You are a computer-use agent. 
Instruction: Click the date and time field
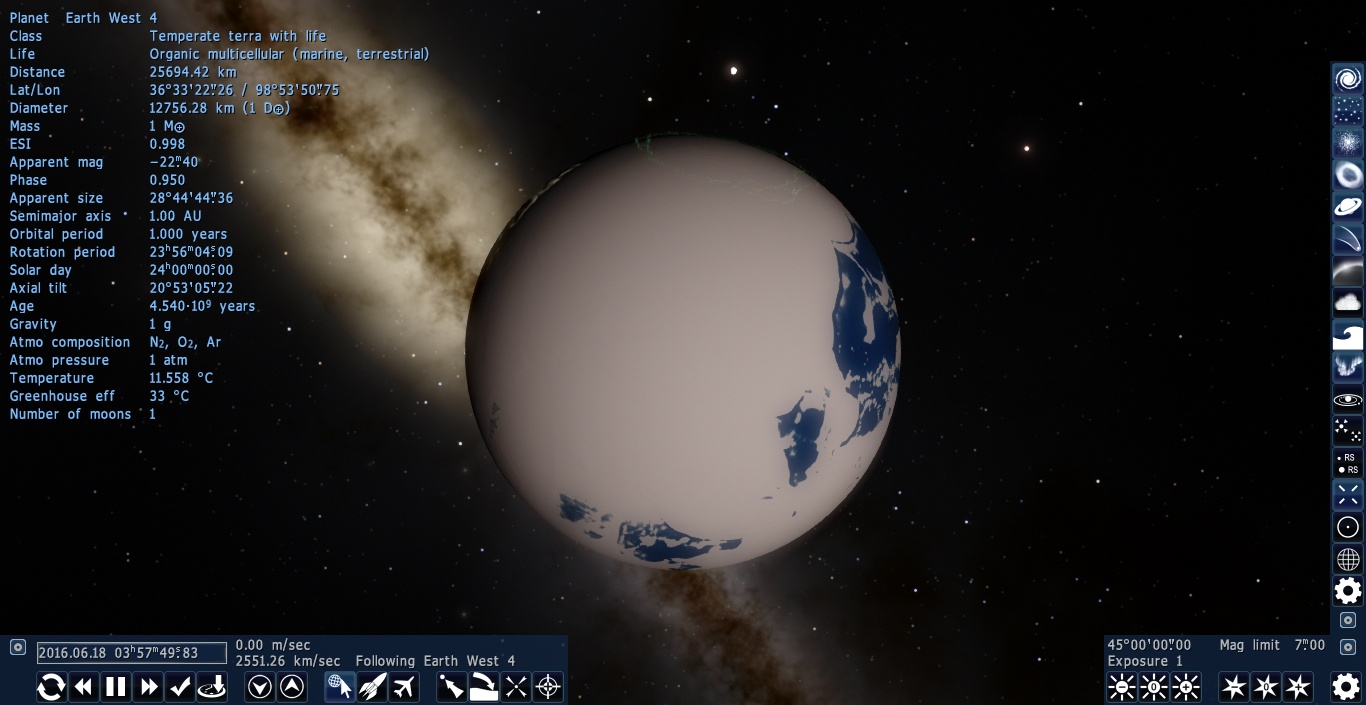(x=132, y=653)
